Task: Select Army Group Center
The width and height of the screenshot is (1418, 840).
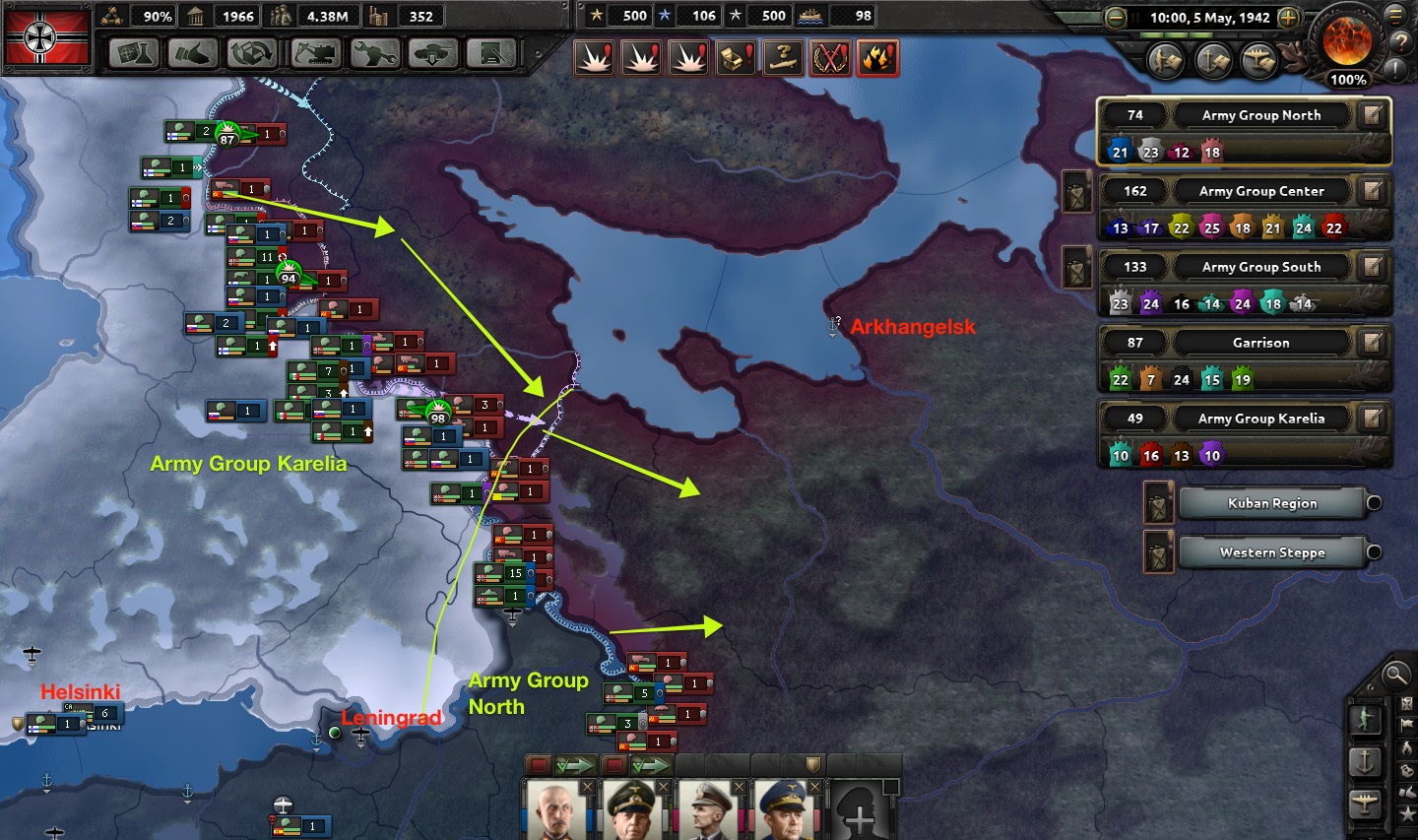Action: (x=1260, y=191)
